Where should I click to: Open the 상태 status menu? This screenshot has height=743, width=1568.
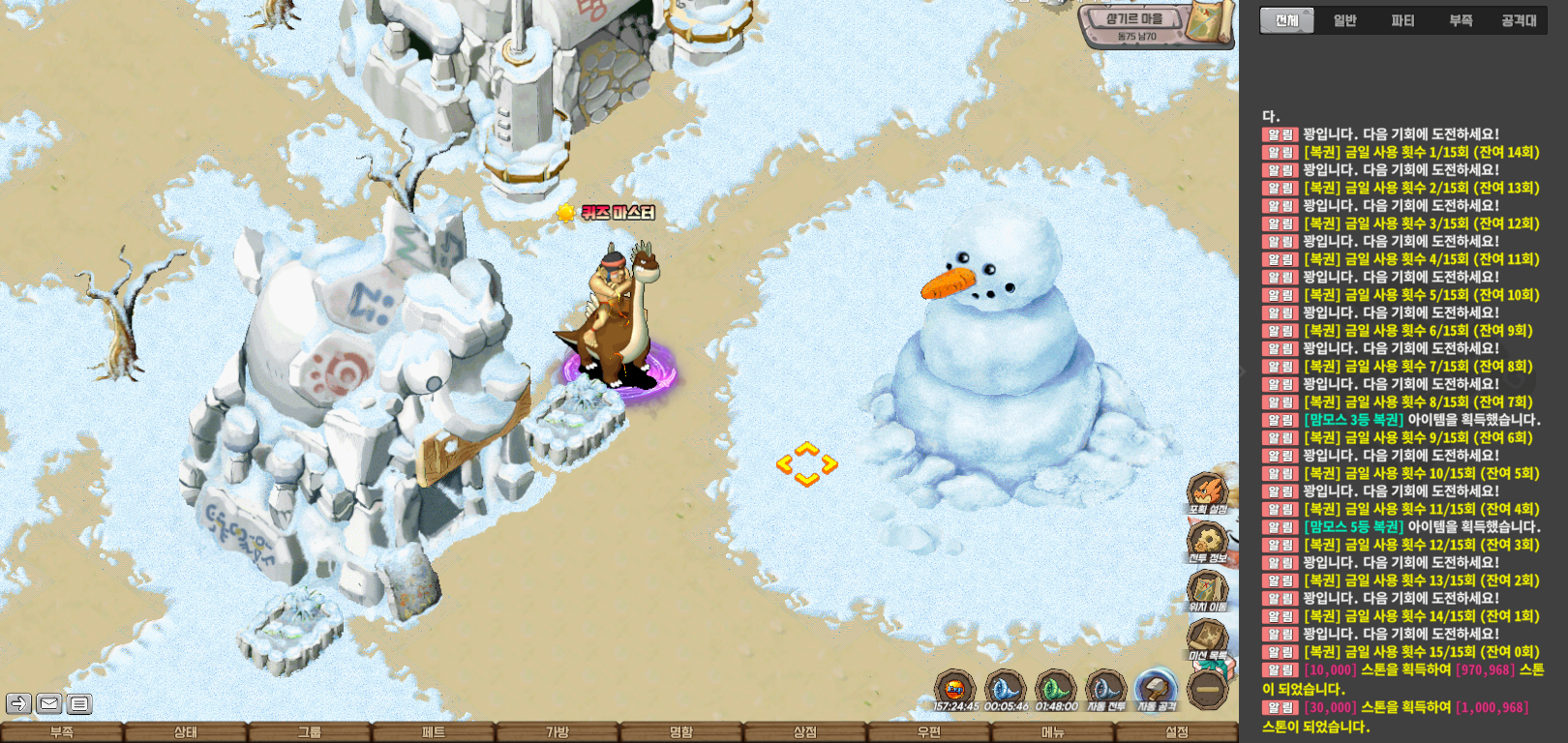pos(186,732)
